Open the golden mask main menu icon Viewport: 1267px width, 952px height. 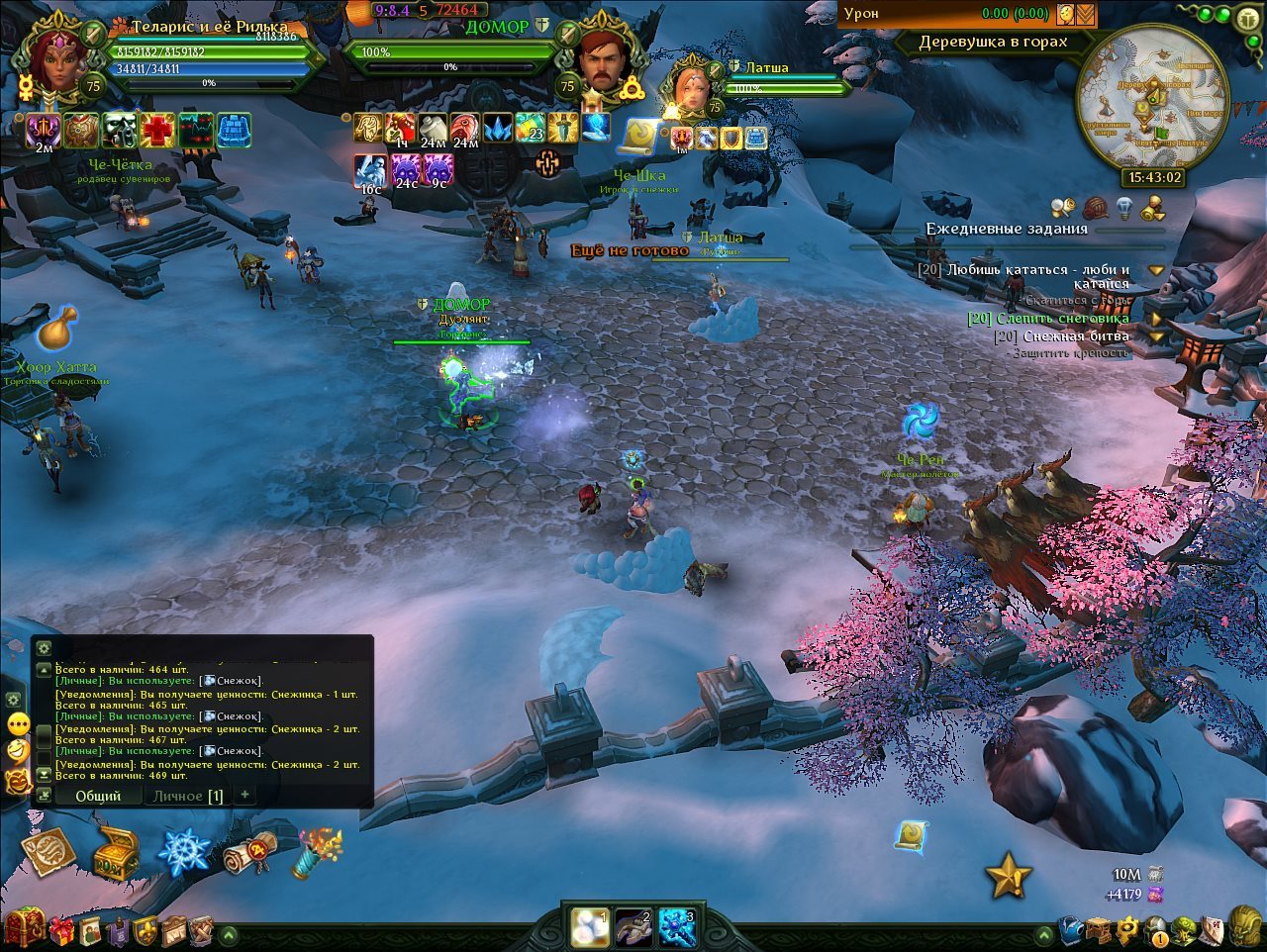(x=1245, y=929)
